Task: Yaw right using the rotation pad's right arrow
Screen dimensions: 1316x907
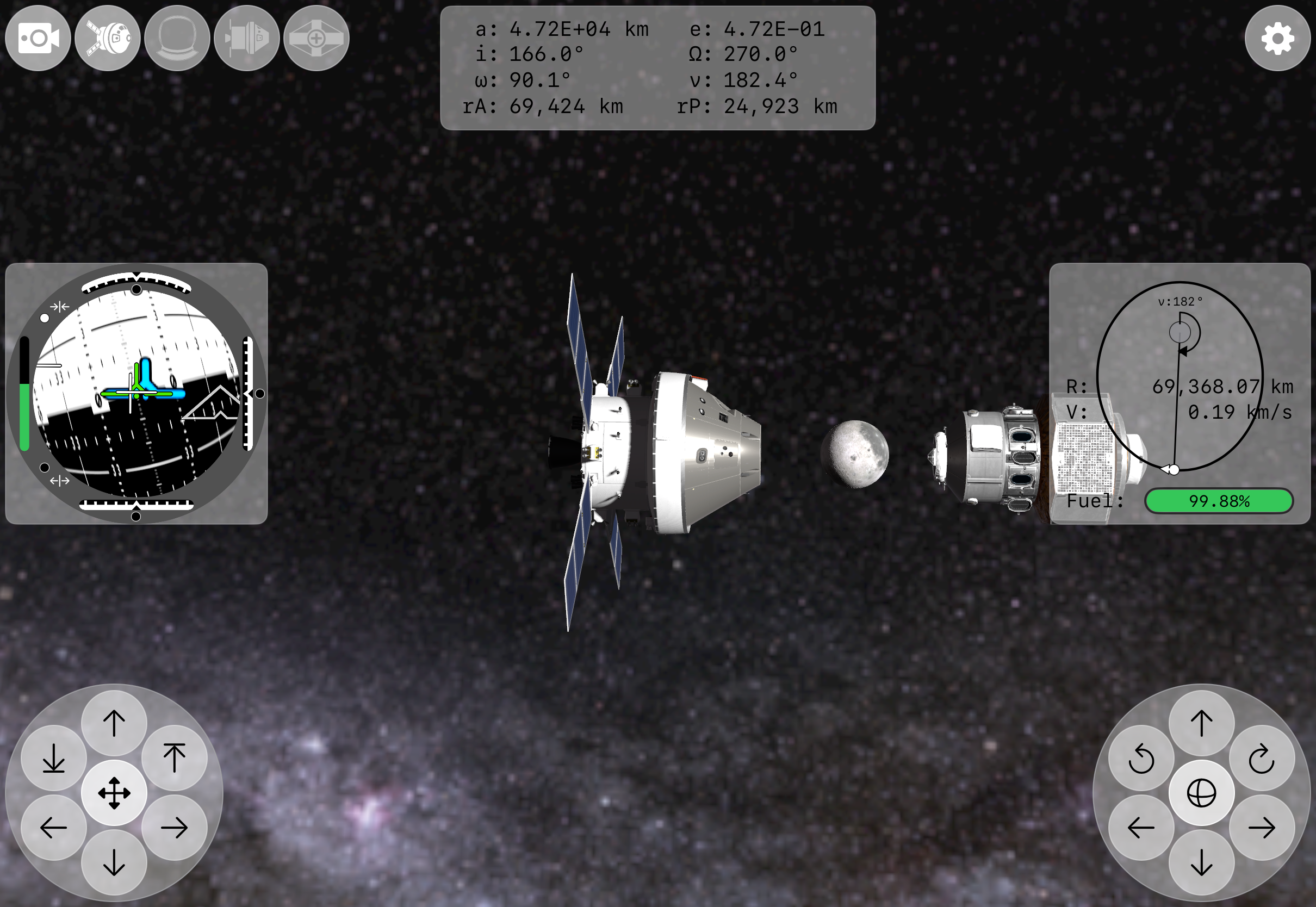Action: pyautogui.click(x=1262, y=828)
